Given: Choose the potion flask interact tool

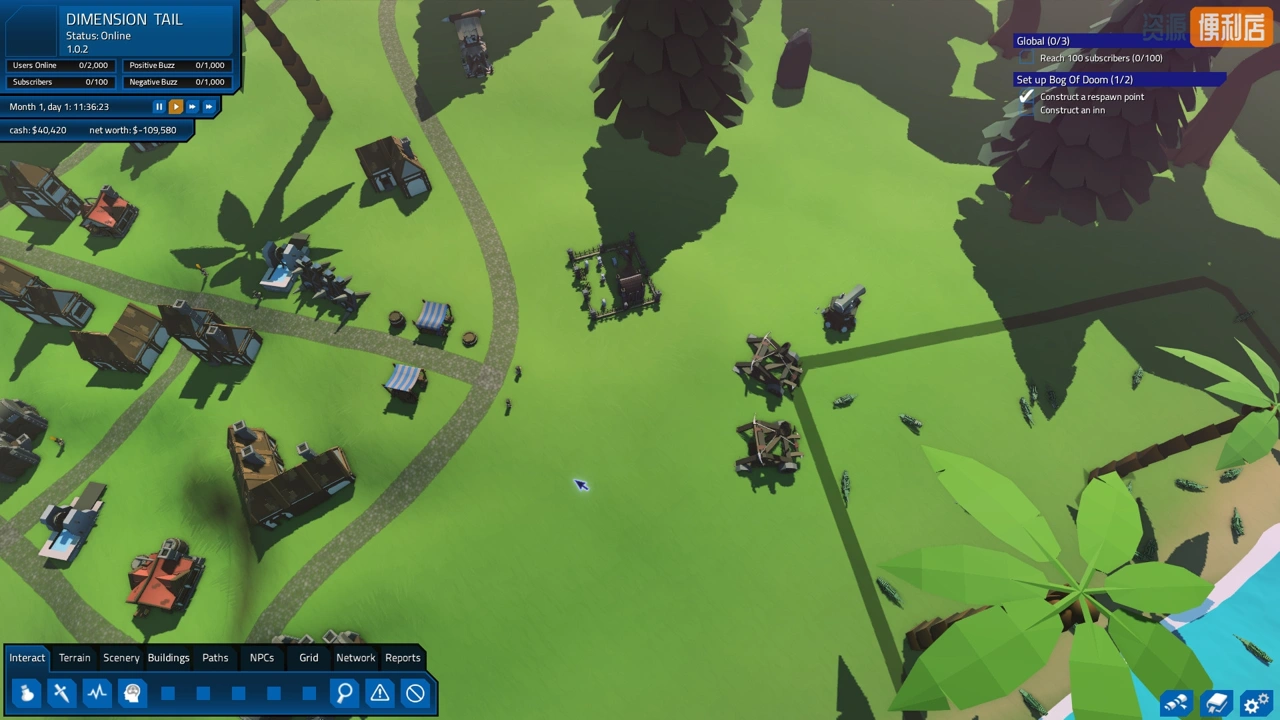Looking at the screenshot, I should pyautogui.click(x=27, y=692).
